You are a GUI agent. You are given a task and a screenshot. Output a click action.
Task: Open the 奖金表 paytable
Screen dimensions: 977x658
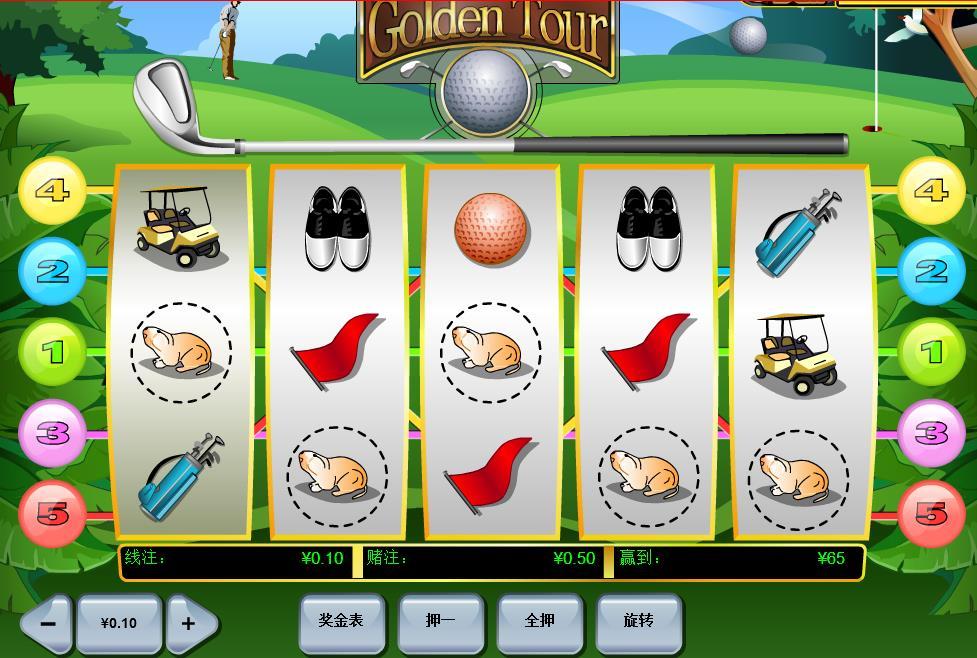click(x=341, y=621)
